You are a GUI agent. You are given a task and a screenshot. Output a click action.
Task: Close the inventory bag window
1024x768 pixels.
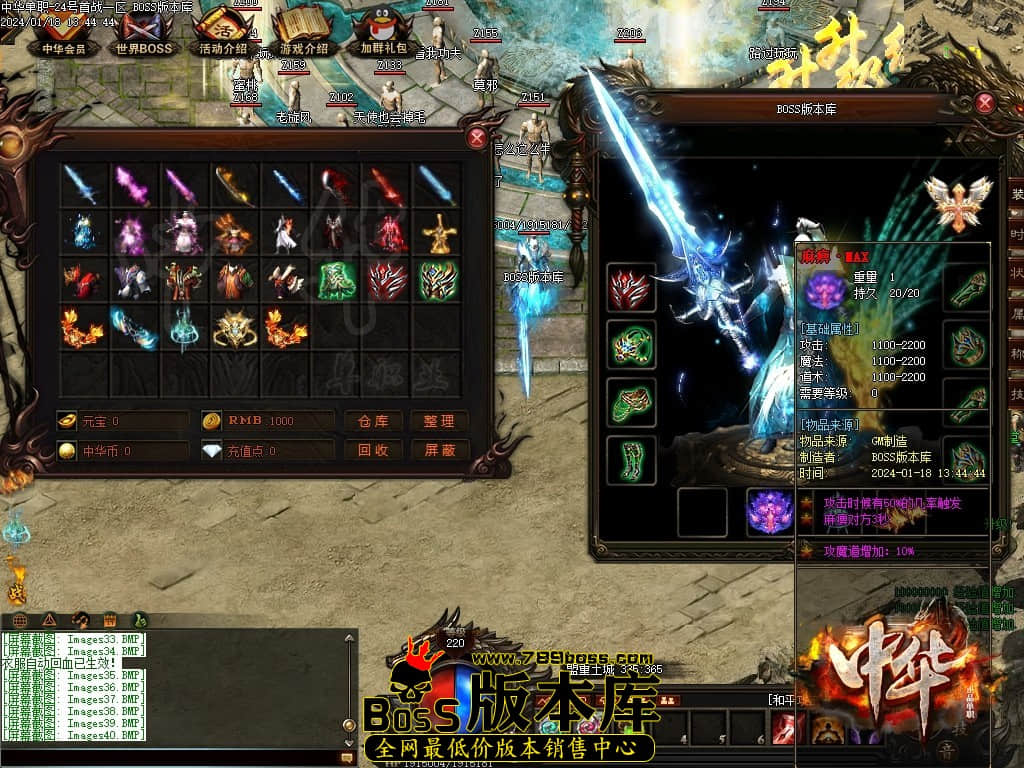point(478,138)
